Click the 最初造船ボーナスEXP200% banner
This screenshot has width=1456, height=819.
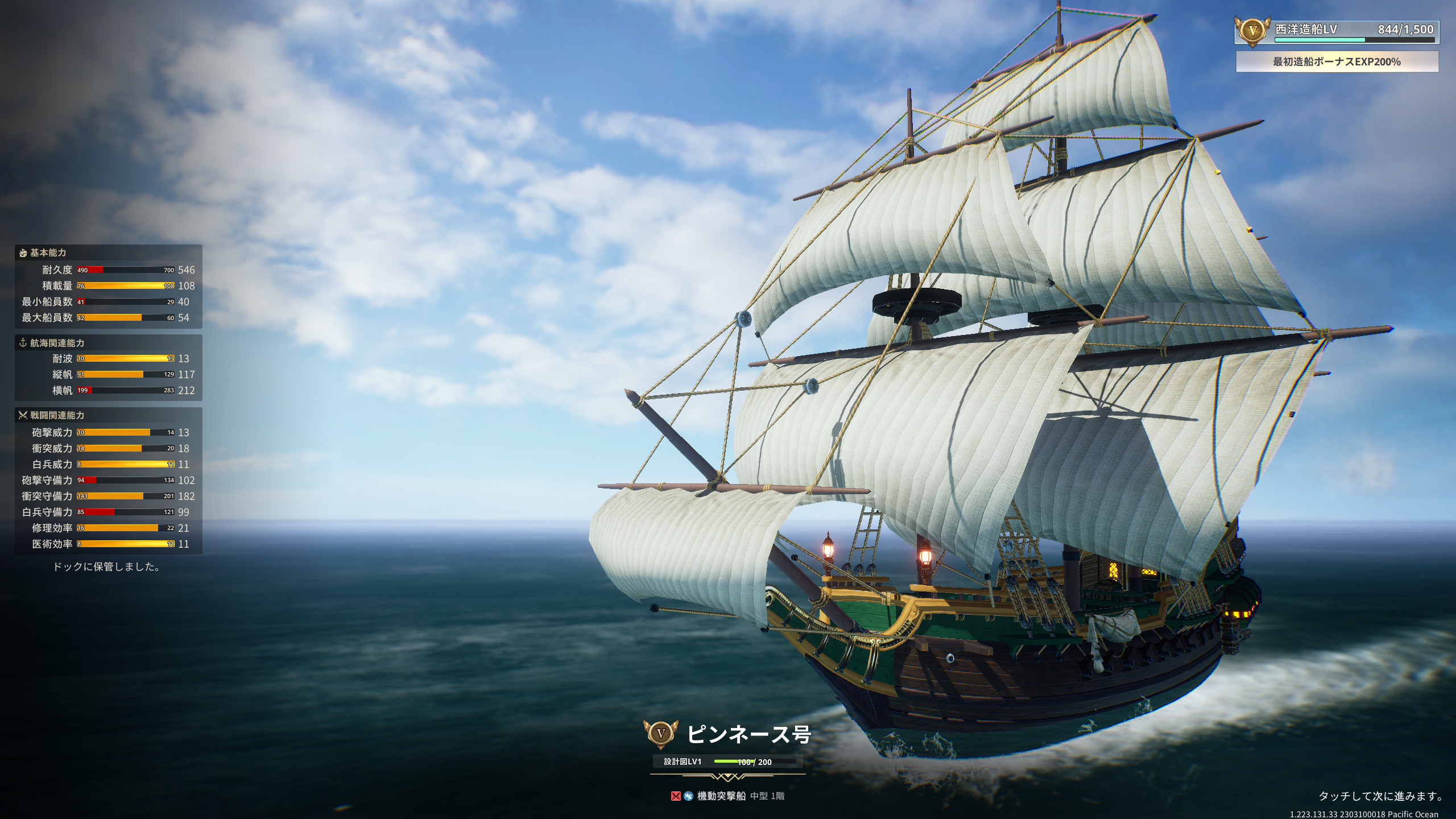(1337, 61)
